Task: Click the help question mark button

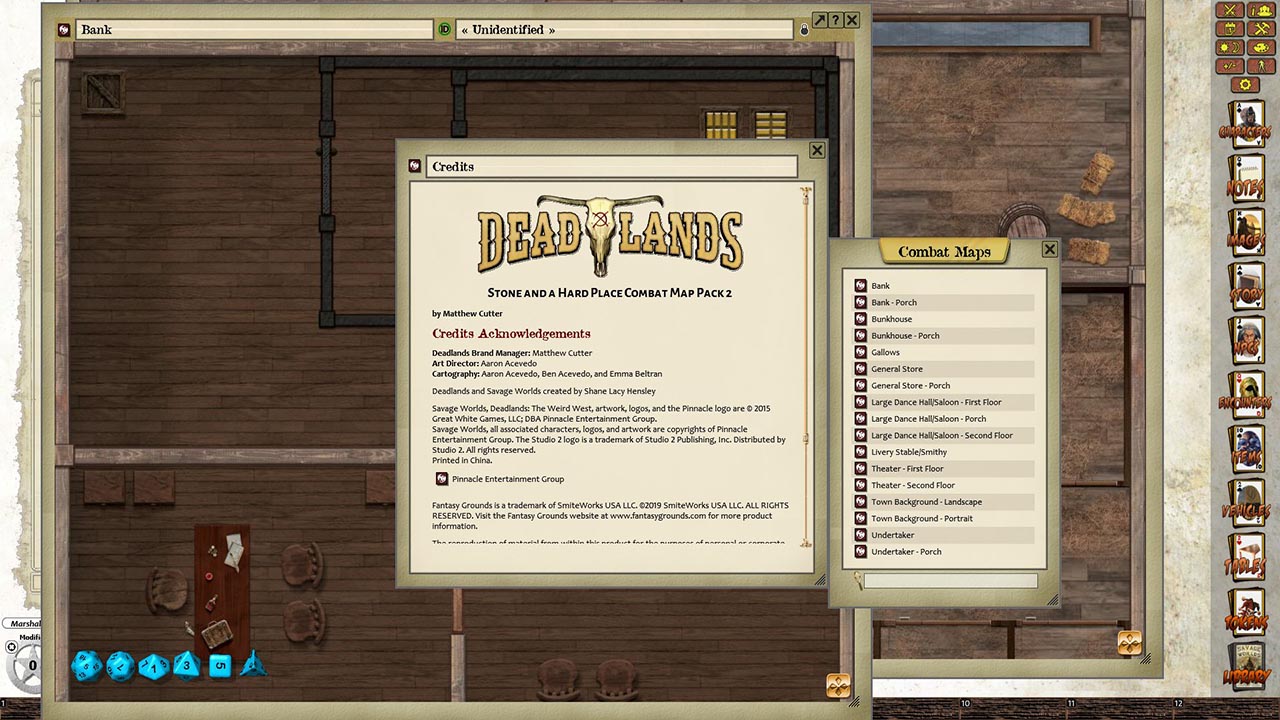Action: click(835, 20)
